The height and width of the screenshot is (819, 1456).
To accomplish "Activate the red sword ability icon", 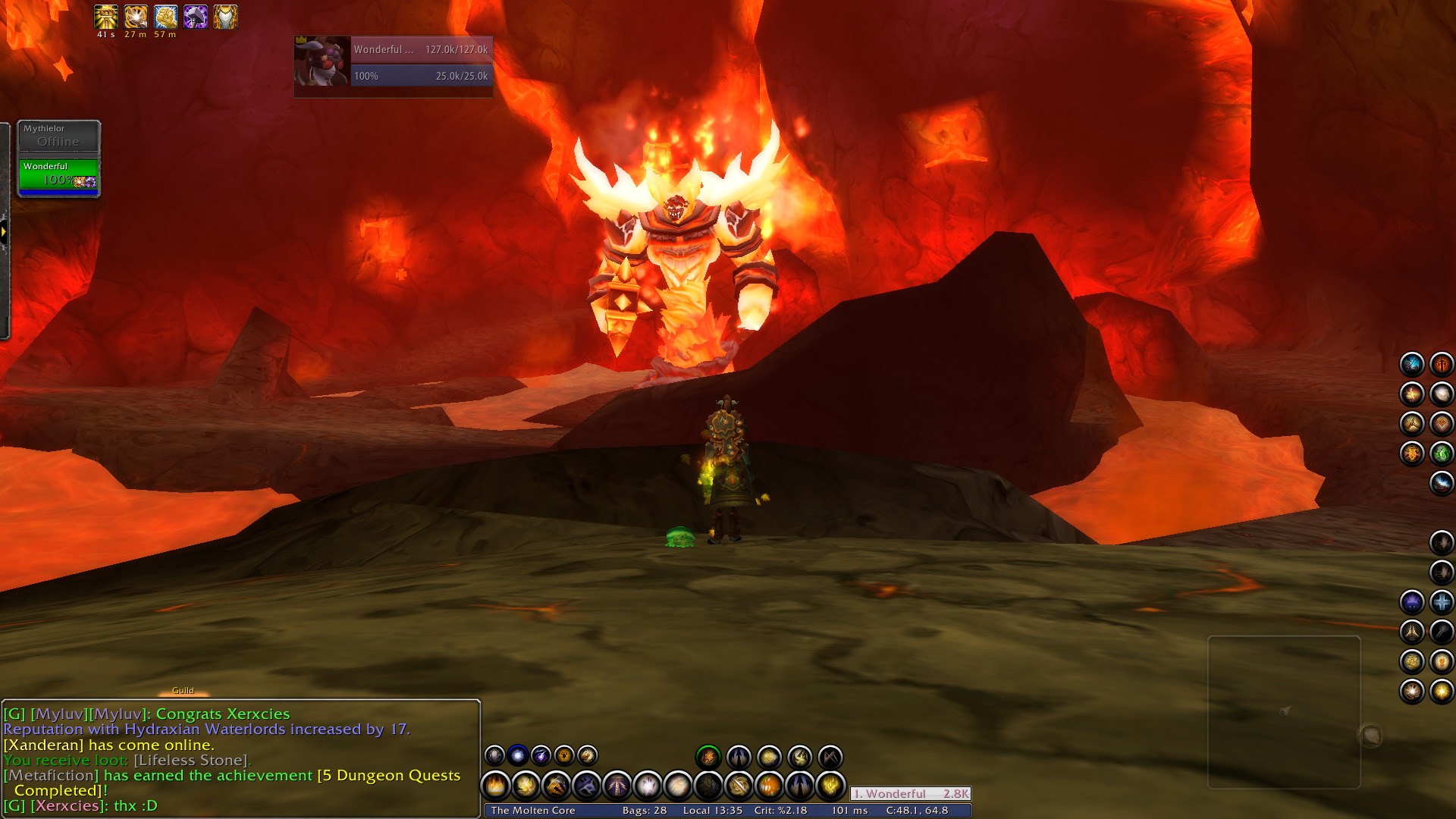I will click(x=1441, y=365).
